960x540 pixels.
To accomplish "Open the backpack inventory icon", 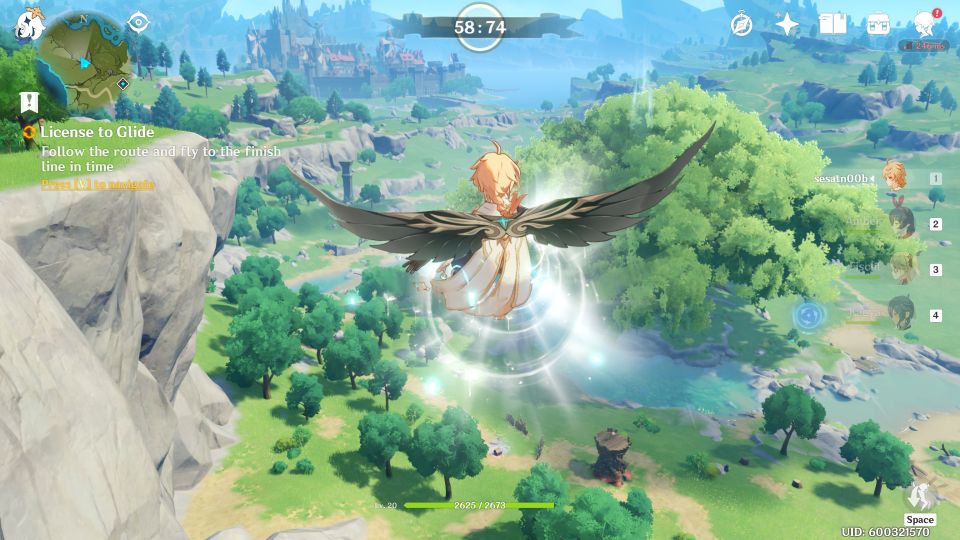I will coord(878,24).
